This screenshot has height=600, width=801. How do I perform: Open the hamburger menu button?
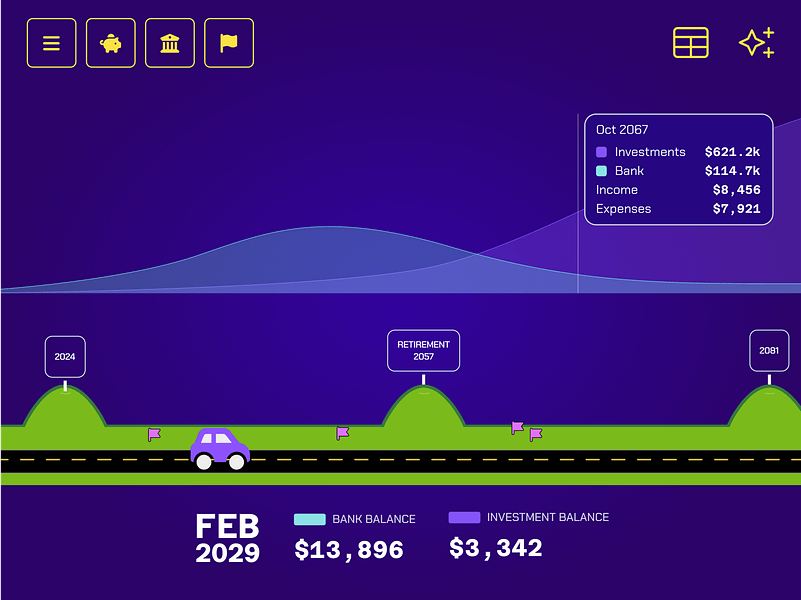tap(51, 43)
